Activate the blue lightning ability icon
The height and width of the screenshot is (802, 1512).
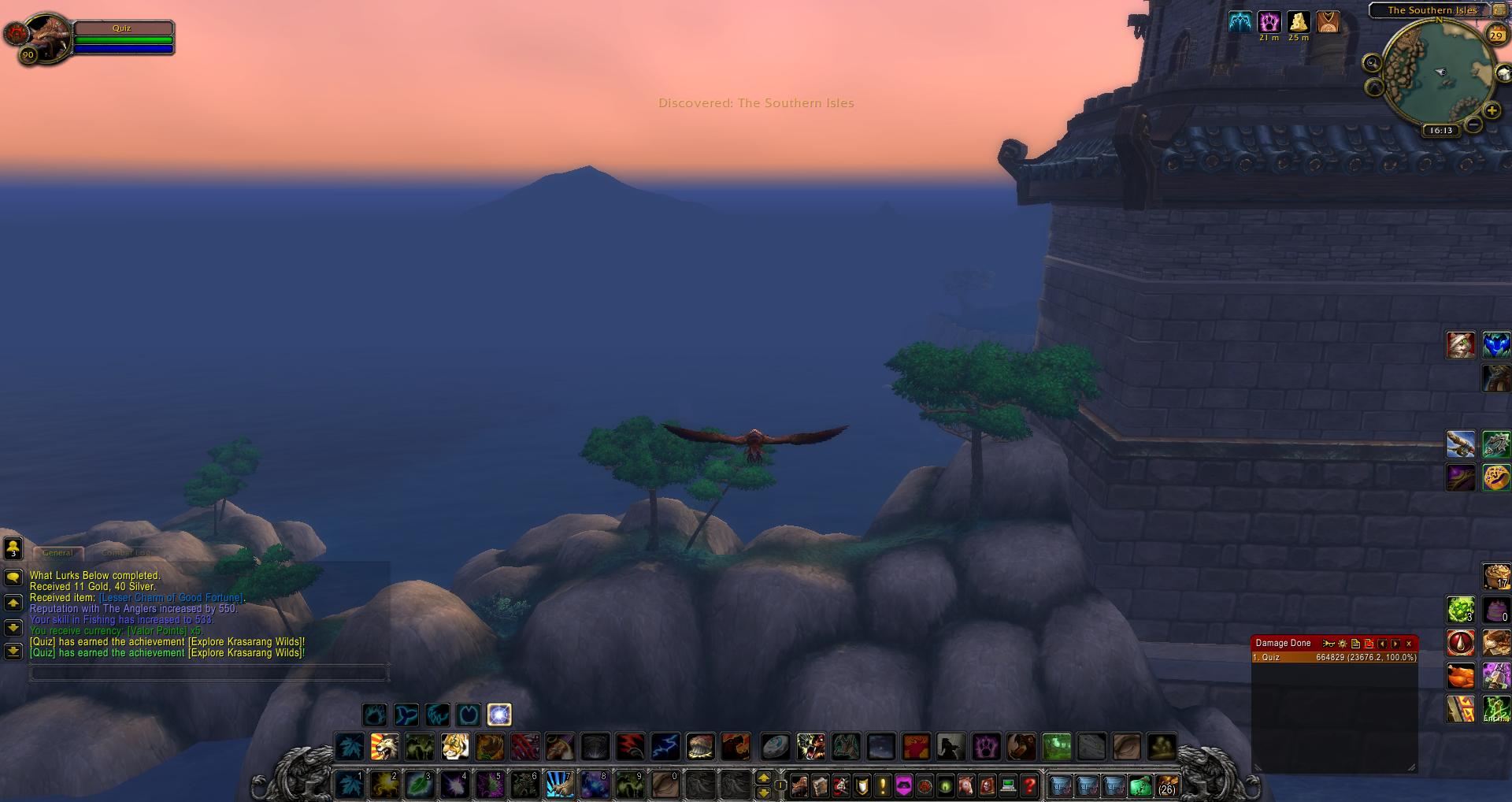pos(665,746)
